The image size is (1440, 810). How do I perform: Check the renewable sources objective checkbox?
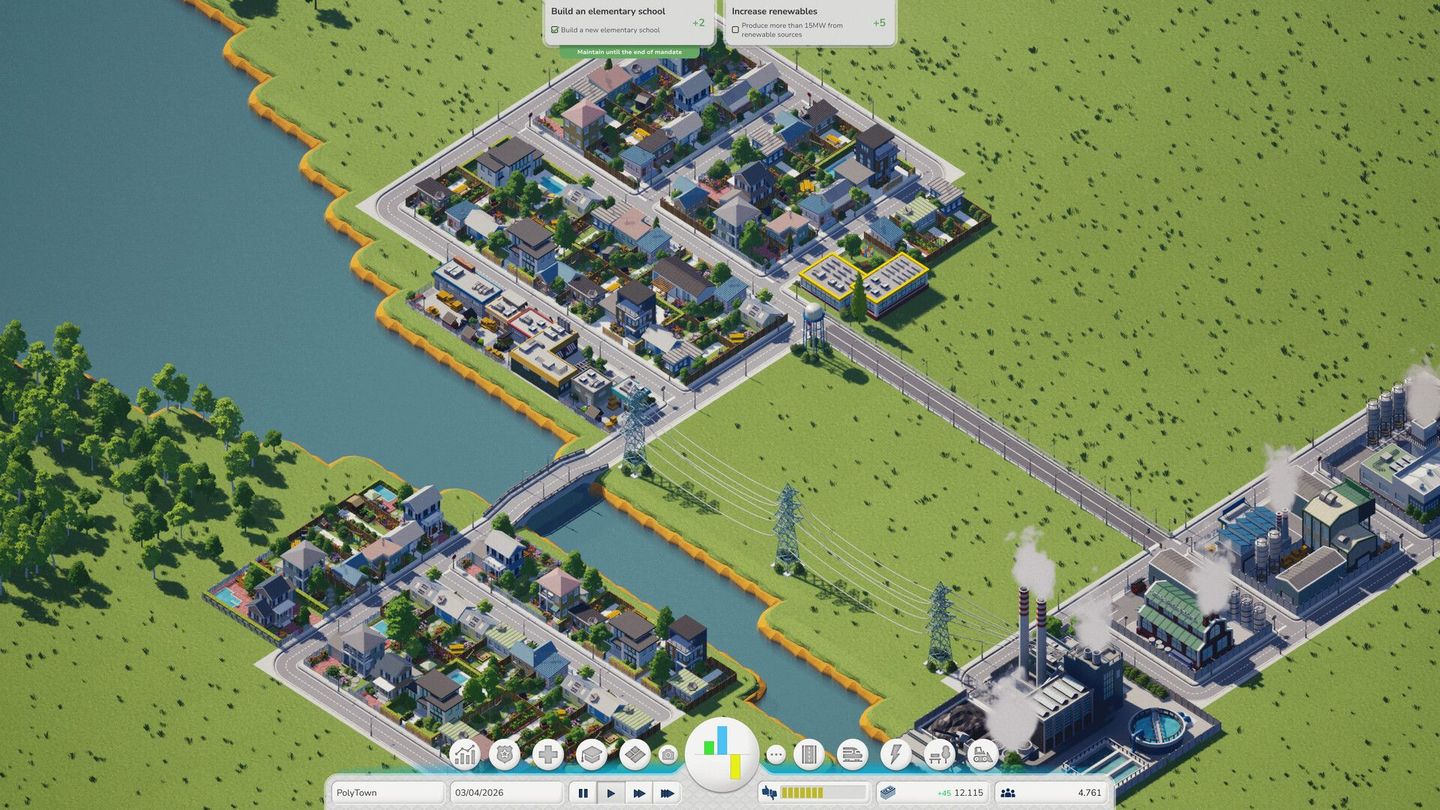(735, 29)
